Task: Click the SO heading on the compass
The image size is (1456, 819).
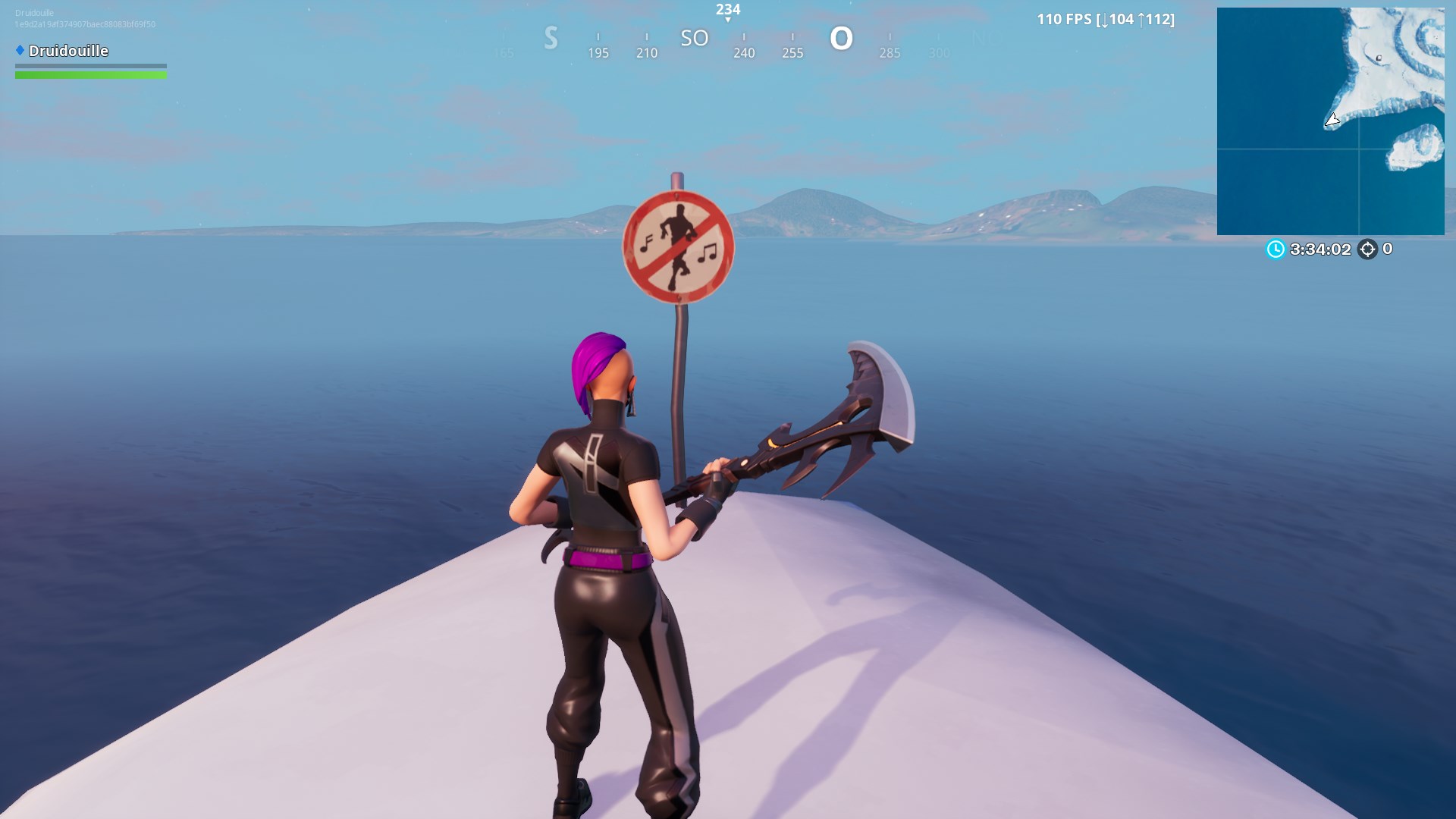Action: pos(695,37)
